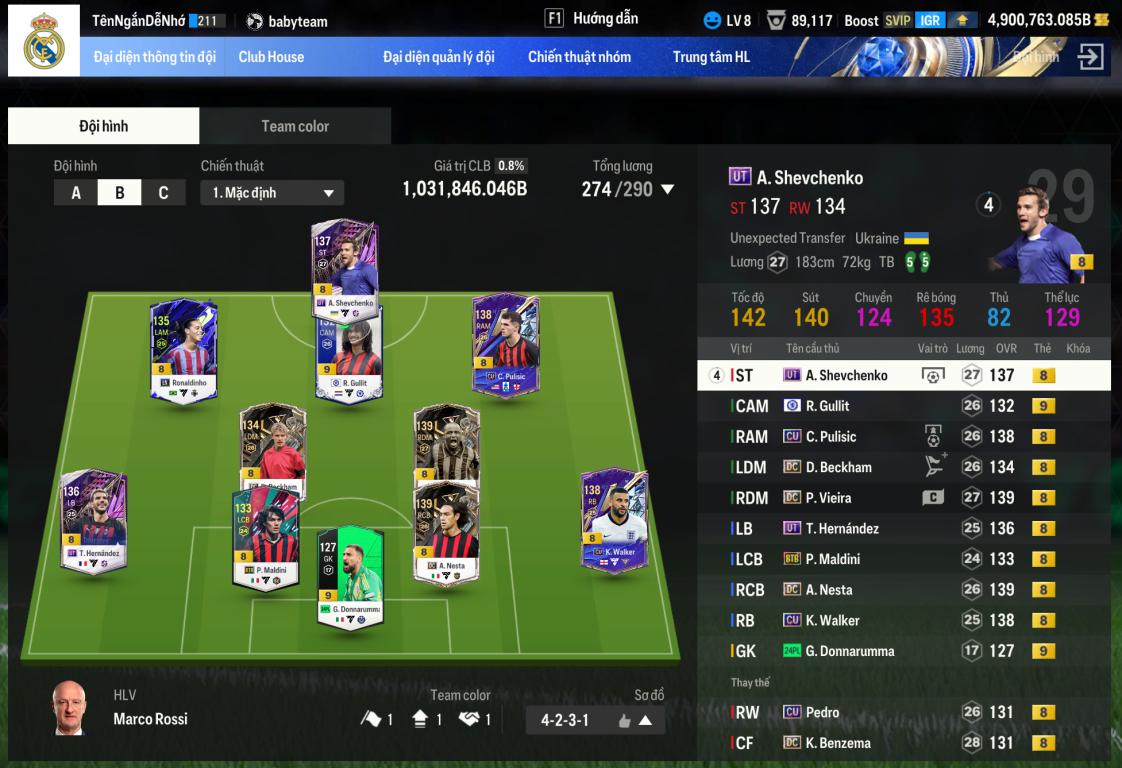Viewport: 1122px width, 768px height.
Task: Select the Ronaldinho player card
Action: point(183,350)
